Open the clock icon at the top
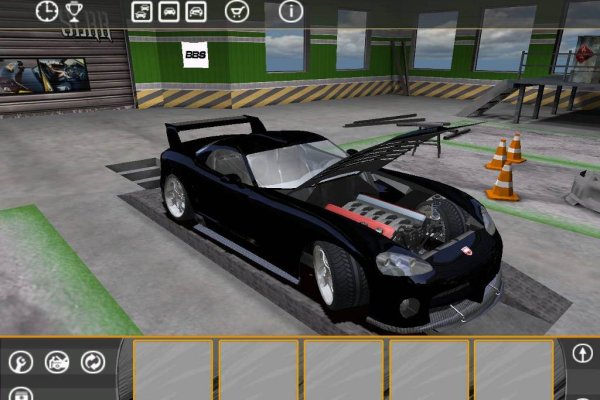The height and width of the screenshot is (400, 600). point(47,11)
